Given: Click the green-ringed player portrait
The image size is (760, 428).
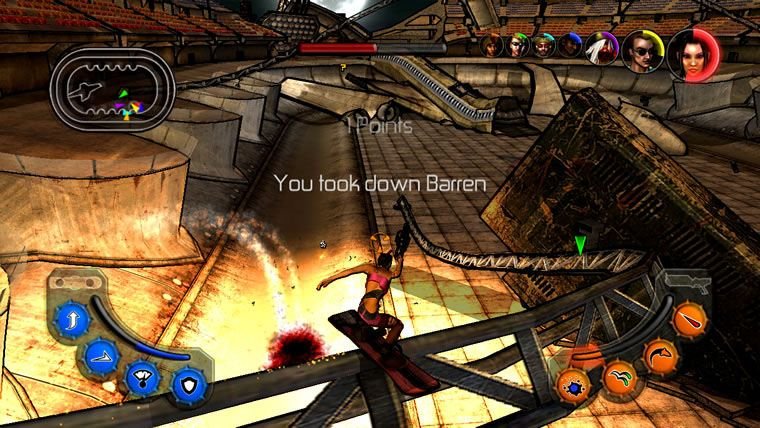Looking at the screenshot, I should (516, 45).
